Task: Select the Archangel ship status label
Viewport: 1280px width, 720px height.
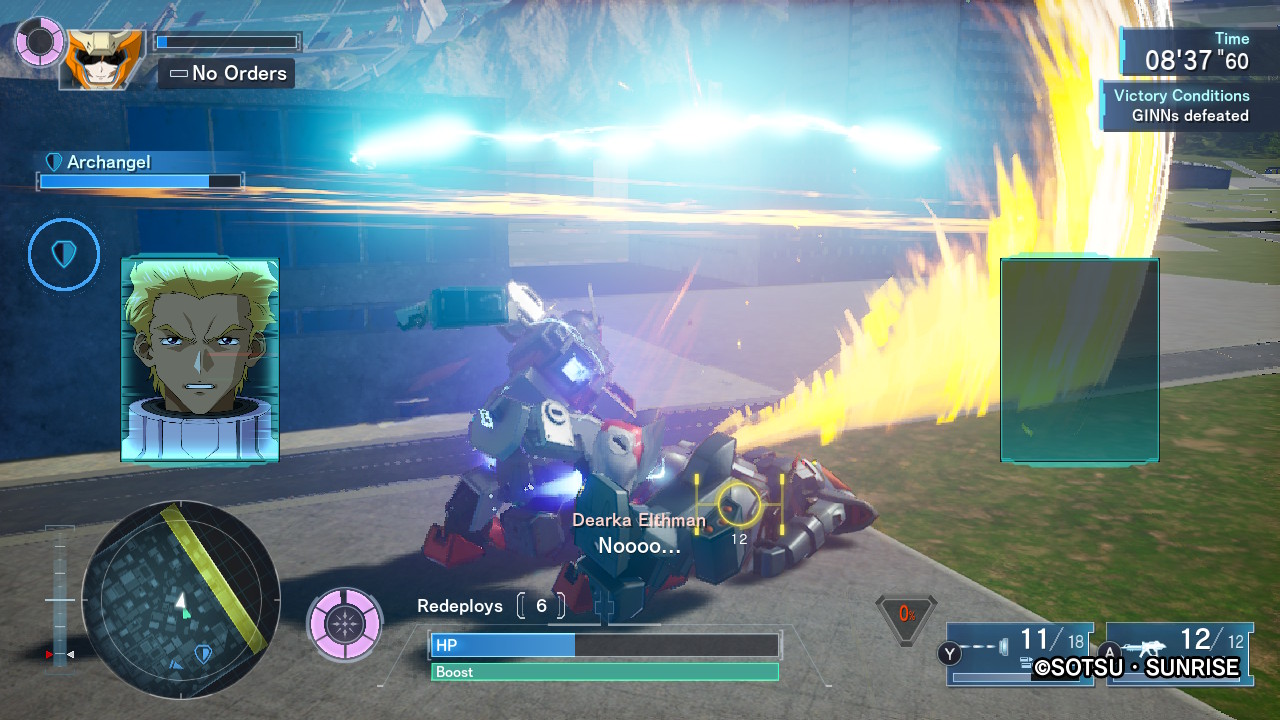Action: click(108, 162)
